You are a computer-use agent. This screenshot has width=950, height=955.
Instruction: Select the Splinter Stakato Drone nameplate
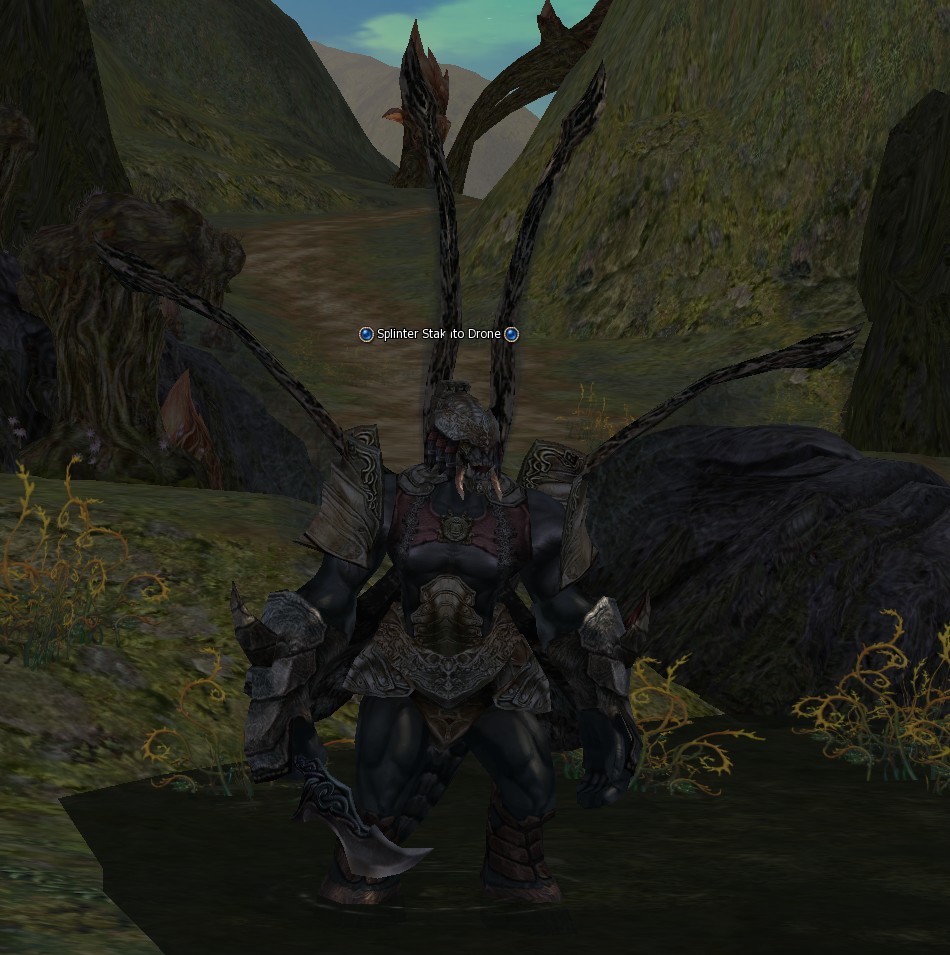(439, 334)
